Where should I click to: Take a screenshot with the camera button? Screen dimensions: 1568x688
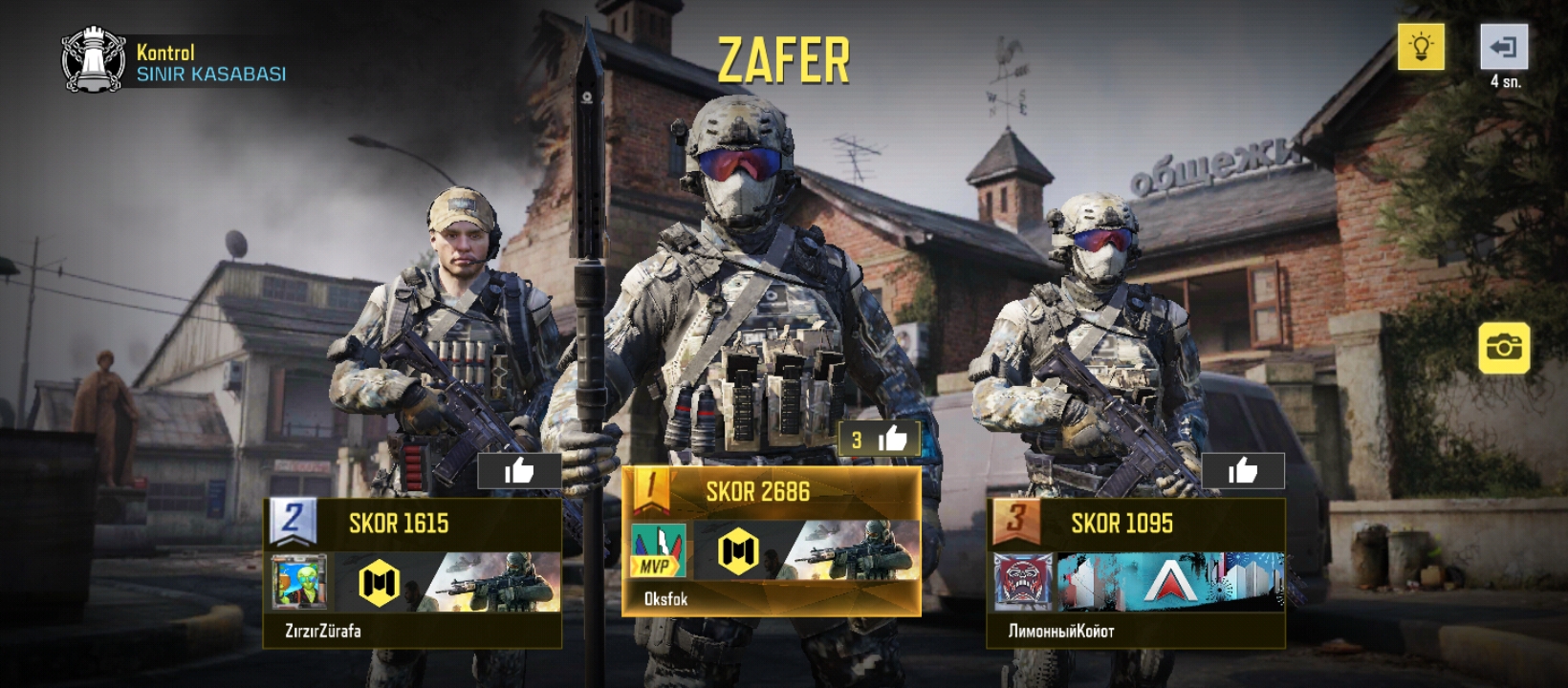tap(1504, 347)
